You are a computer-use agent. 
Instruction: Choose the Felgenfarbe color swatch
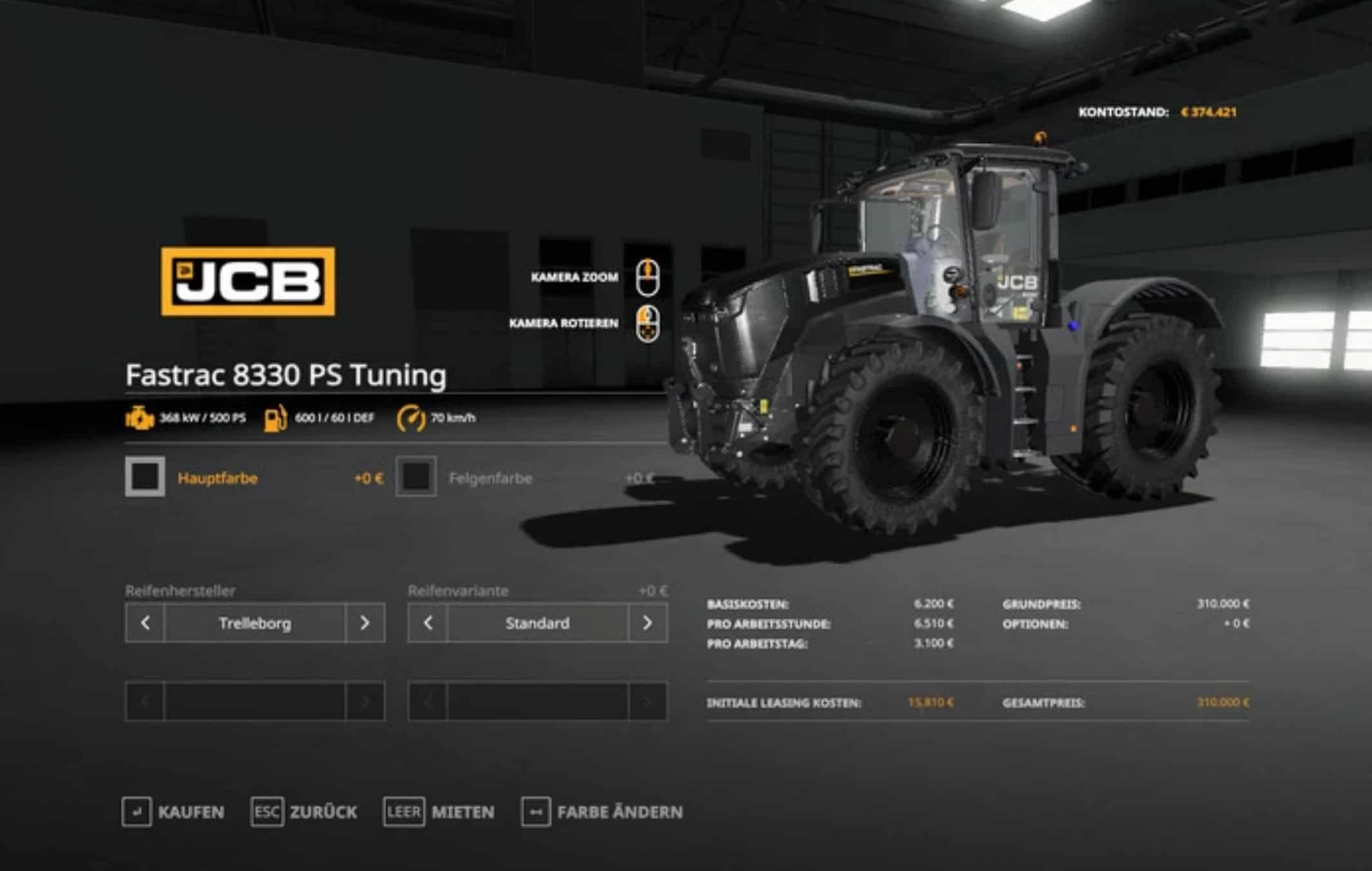(x=416, y=477)
